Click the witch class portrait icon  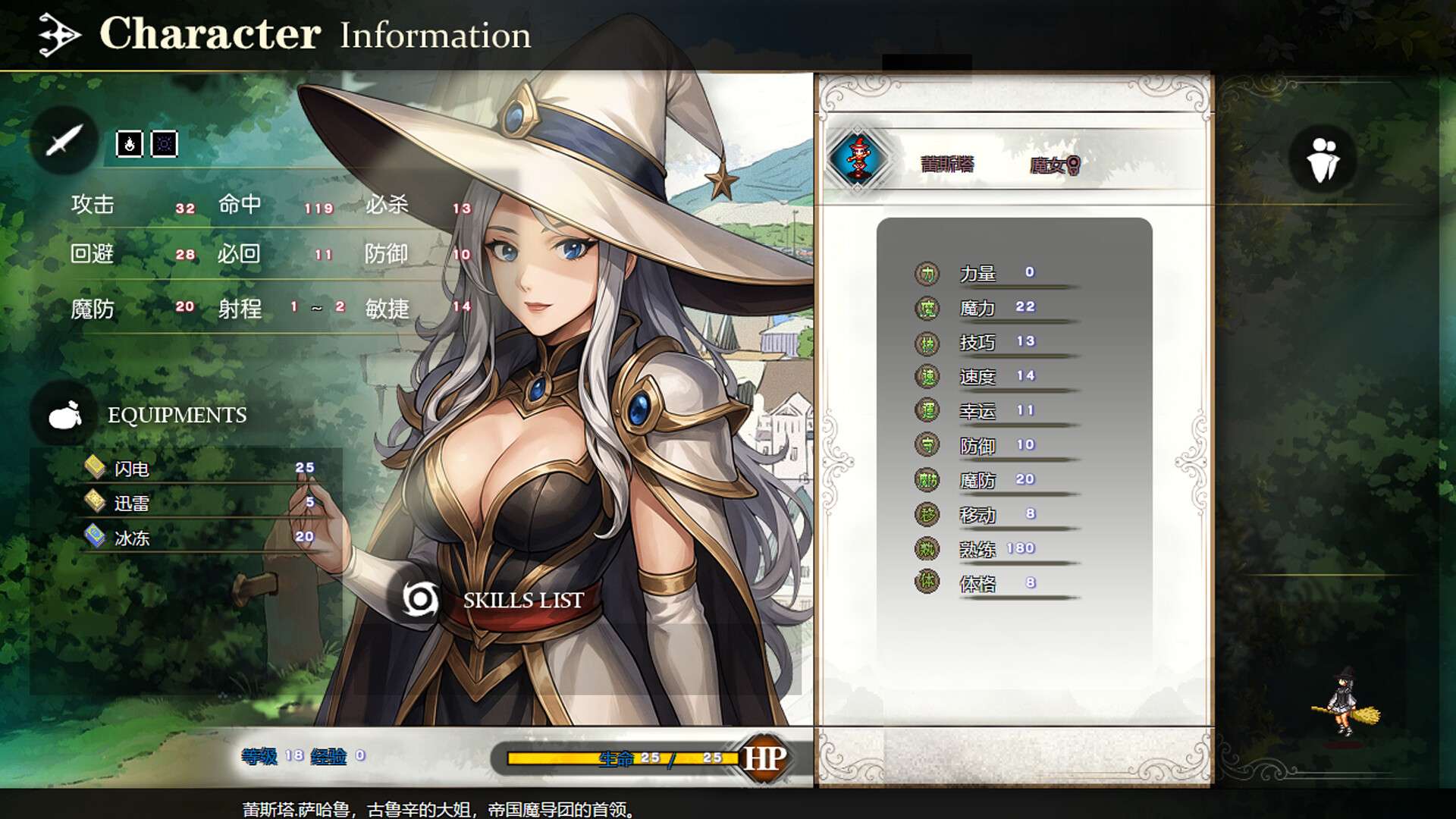point(858,159)
